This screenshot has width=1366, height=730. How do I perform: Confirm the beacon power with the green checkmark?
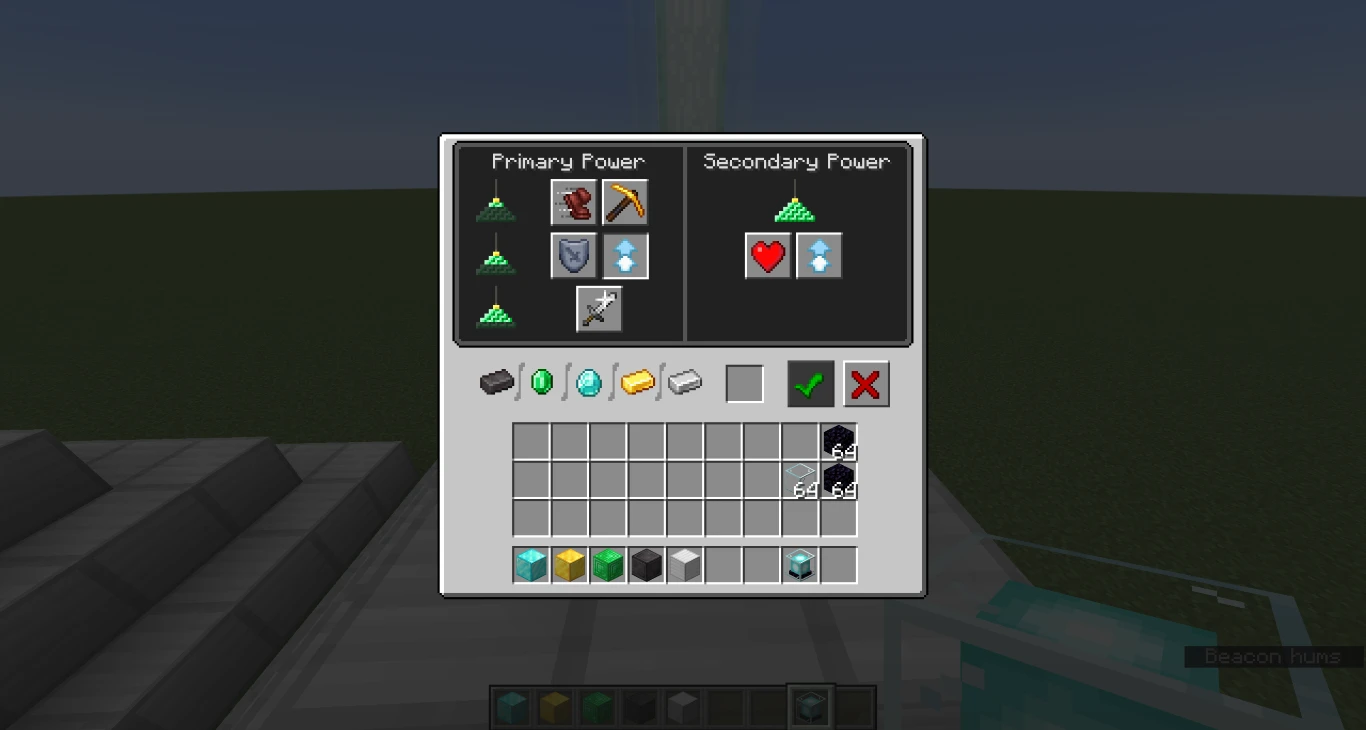[x=810, y=383]
